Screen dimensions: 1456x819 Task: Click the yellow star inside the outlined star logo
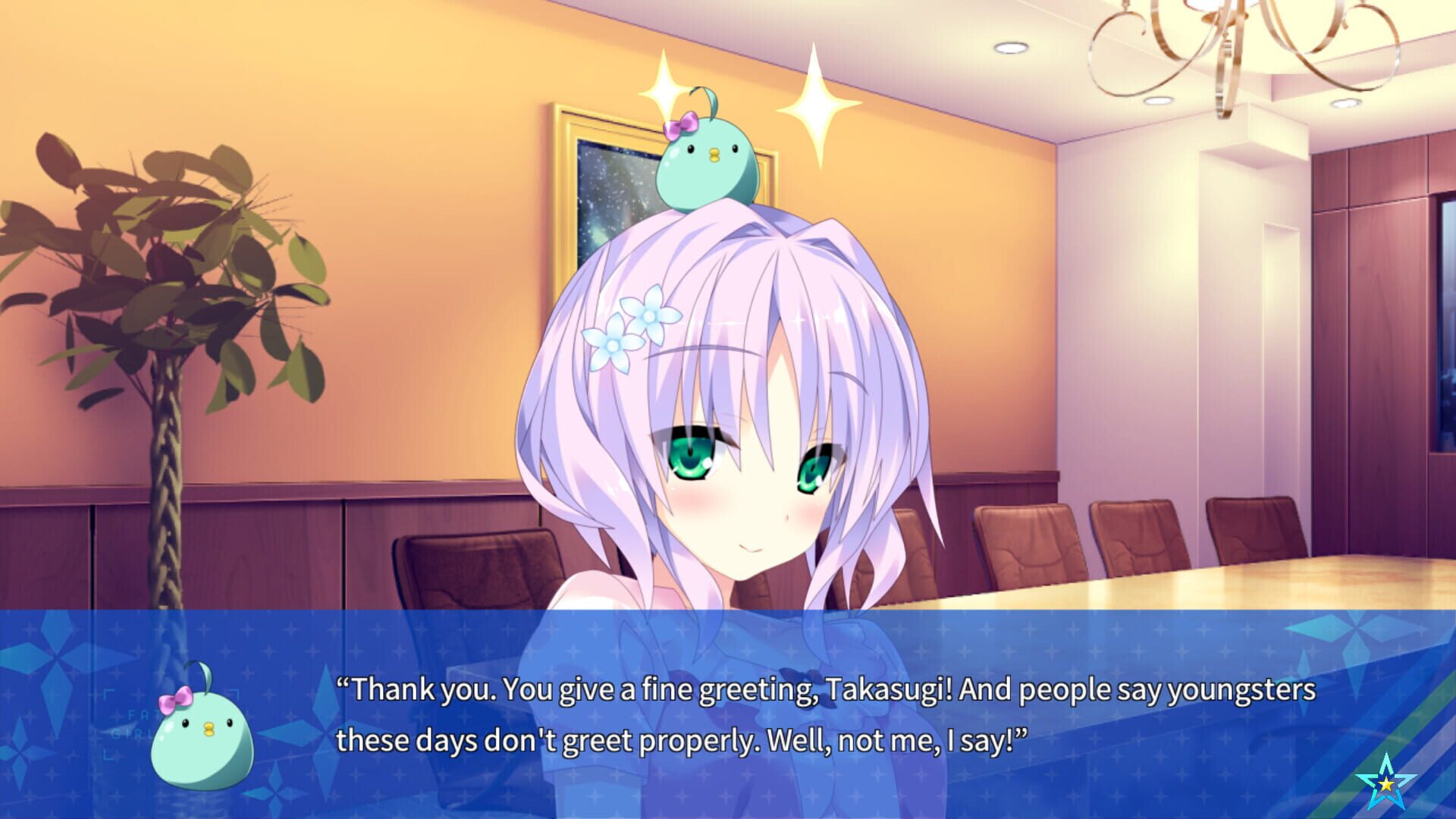[x=1386, y=785]
